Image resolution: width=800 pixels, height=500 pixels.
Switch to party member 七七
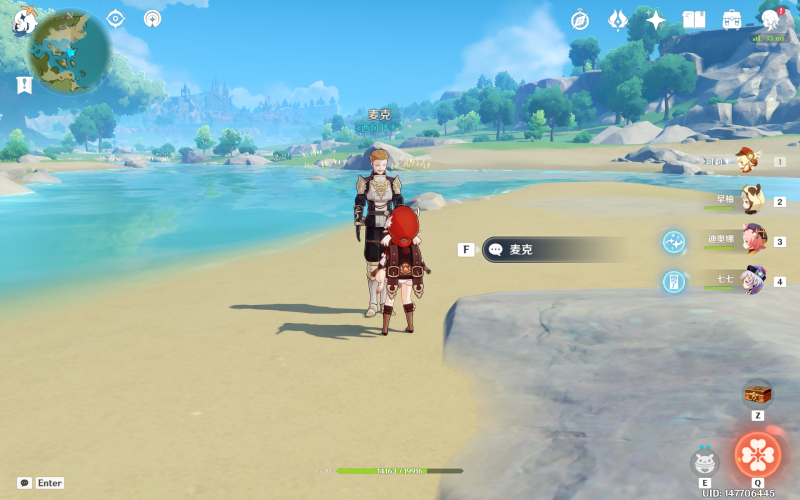[x=752, y=281]
